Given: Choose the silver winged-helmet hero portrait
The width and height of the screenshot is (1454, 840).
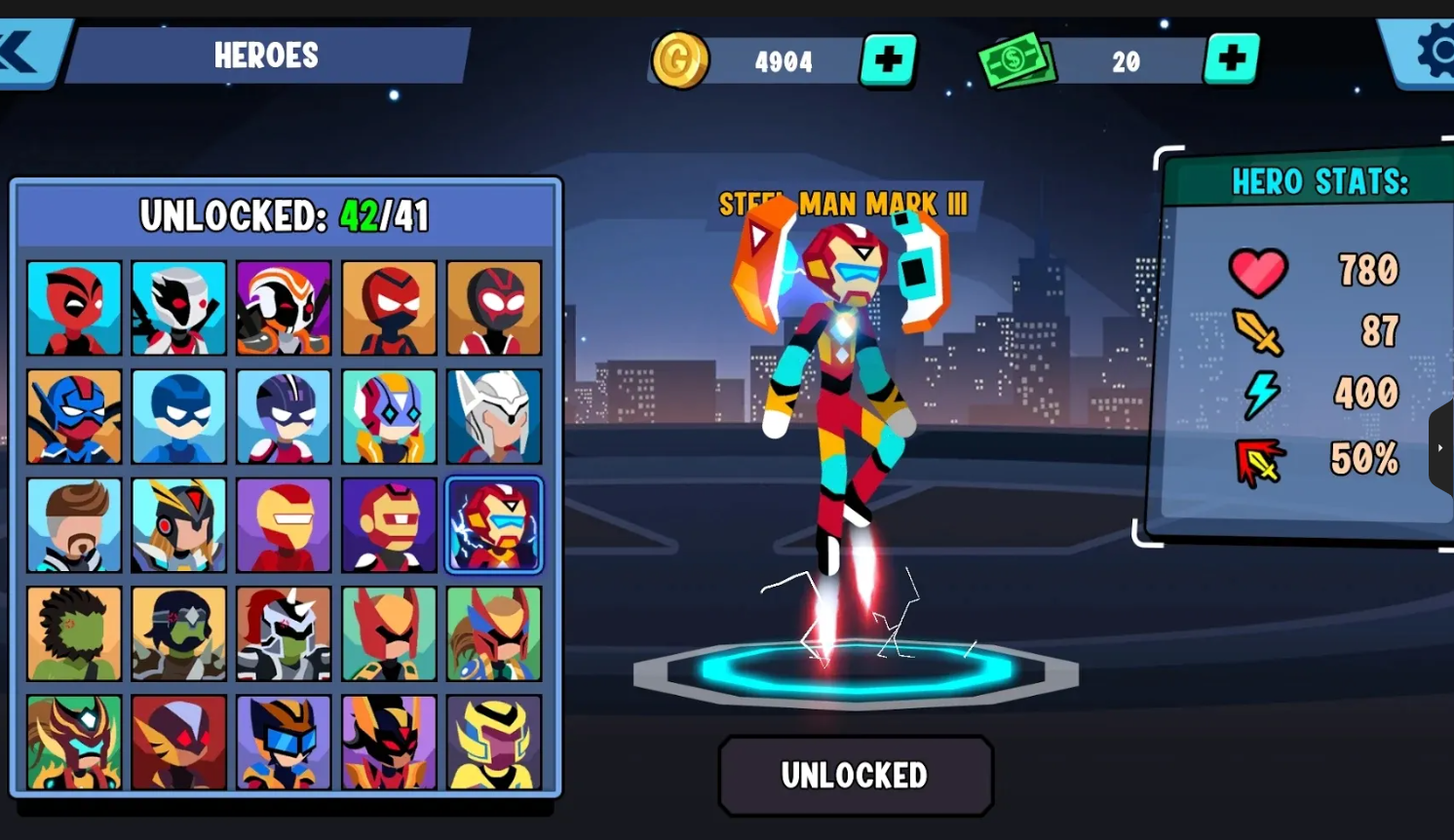Looking at the screenshot, I should [x=494, y=417].
